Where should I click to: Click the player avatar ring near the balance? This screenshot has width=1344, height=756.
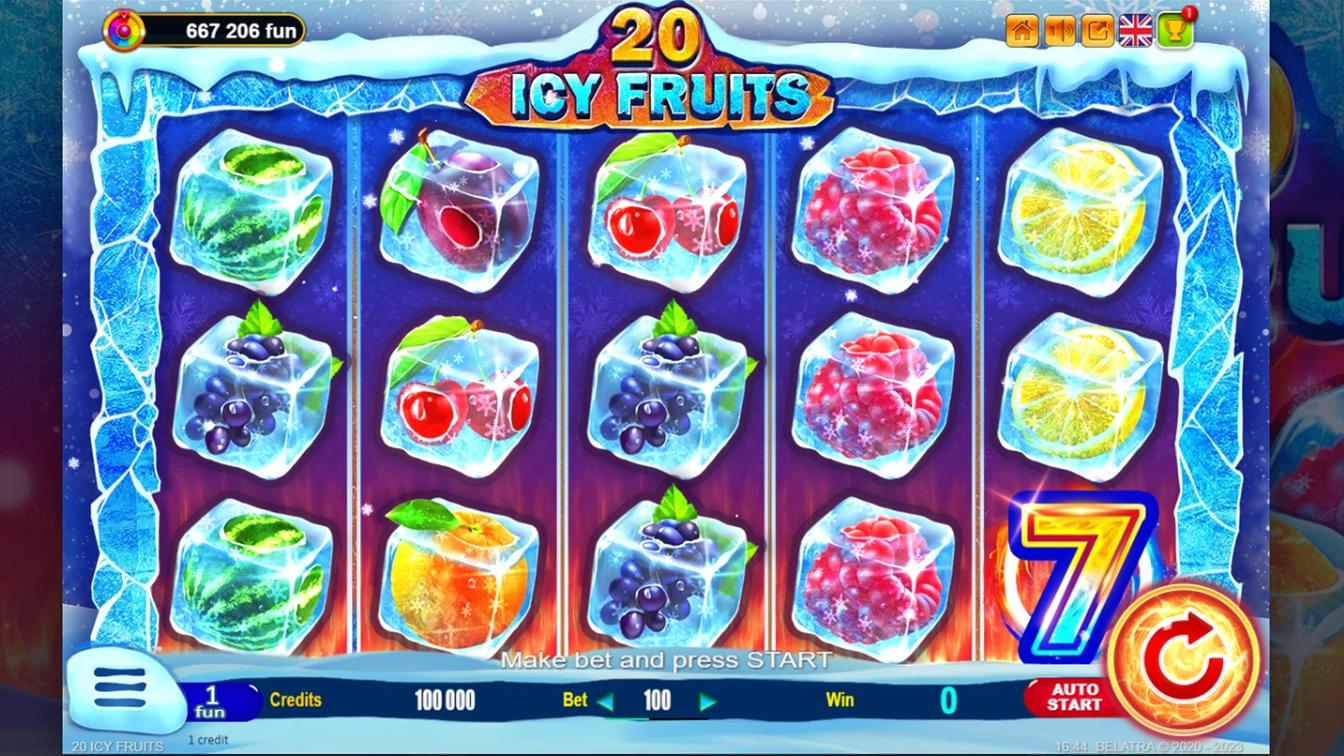point(124,29)
